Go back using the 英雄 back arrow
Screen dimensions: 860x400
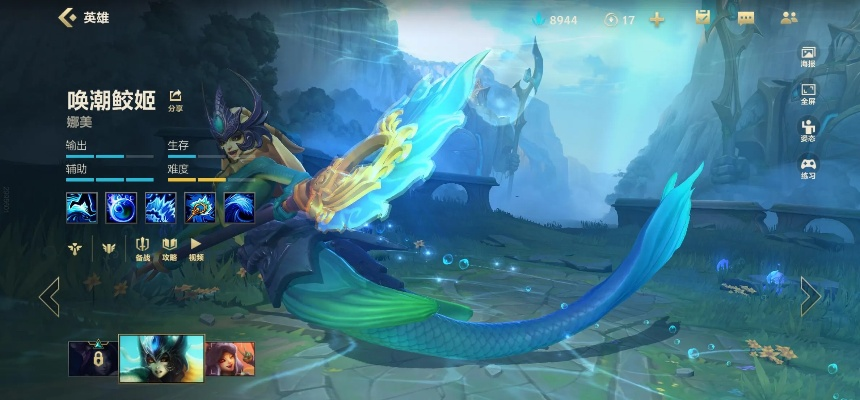click(67, 17)
